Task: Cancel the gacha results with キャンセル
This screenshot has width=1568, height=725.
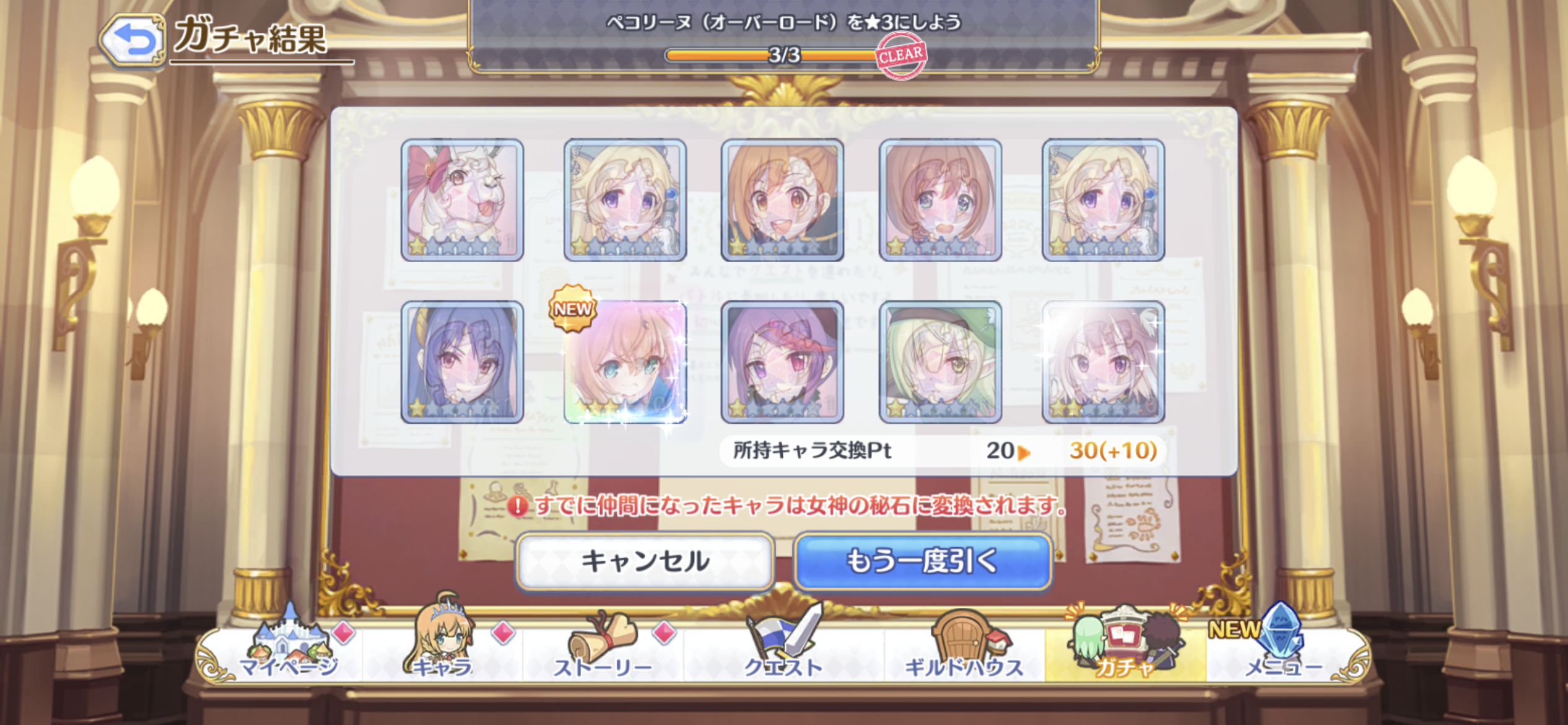Action: coord(645,561)
